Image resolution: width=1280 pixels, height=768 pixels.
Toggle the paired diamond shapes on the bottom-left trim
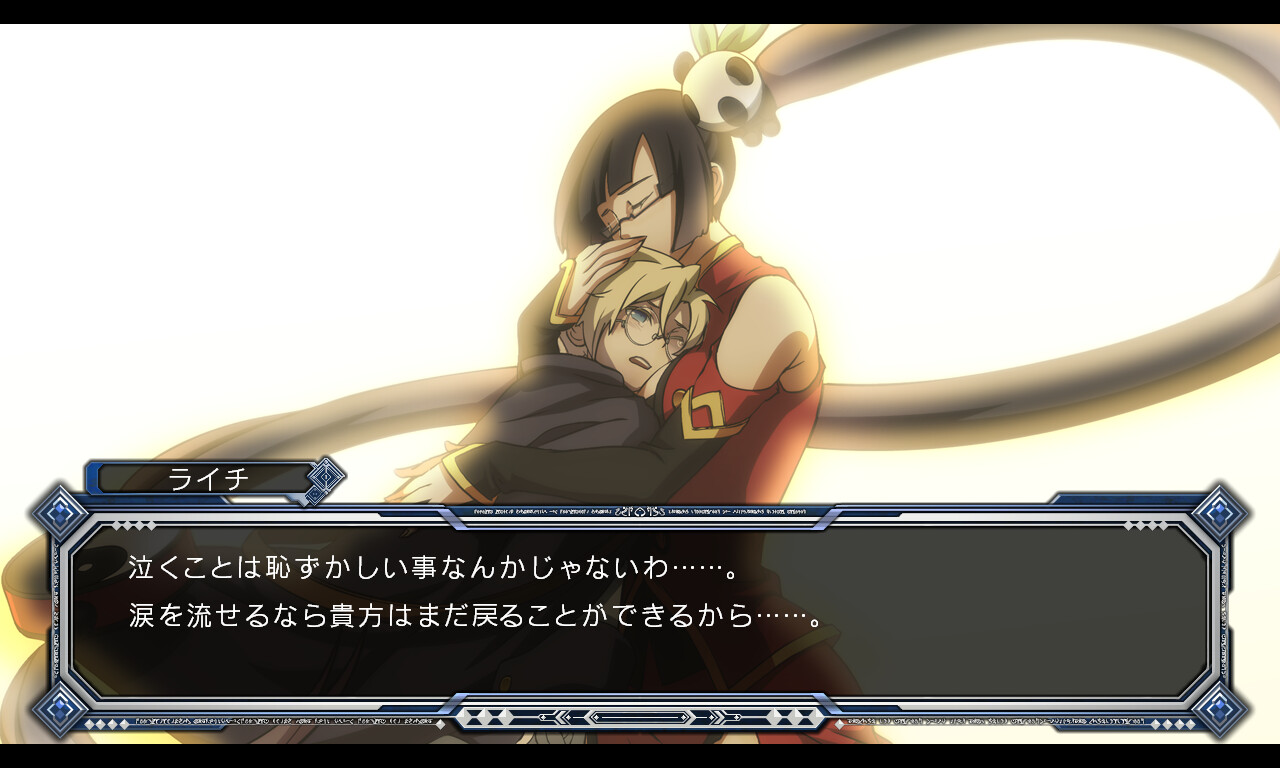[x=106, y=724]
